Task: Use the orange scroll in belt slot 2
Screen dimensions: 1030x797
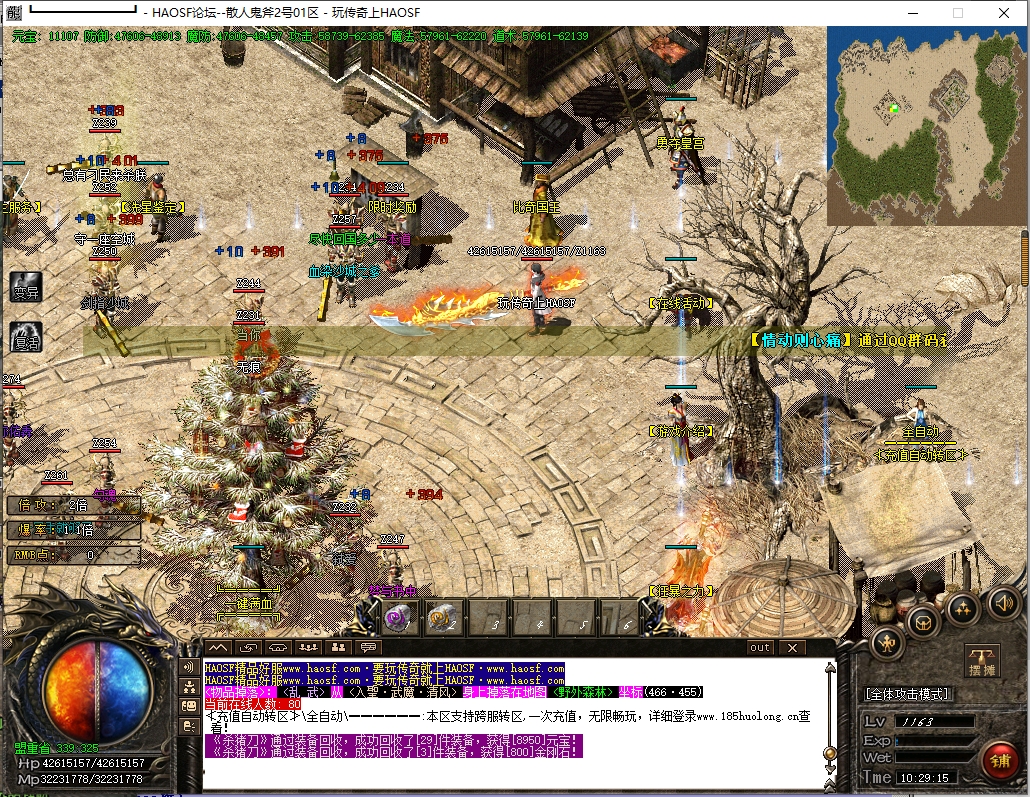Action: pos(441,620)
